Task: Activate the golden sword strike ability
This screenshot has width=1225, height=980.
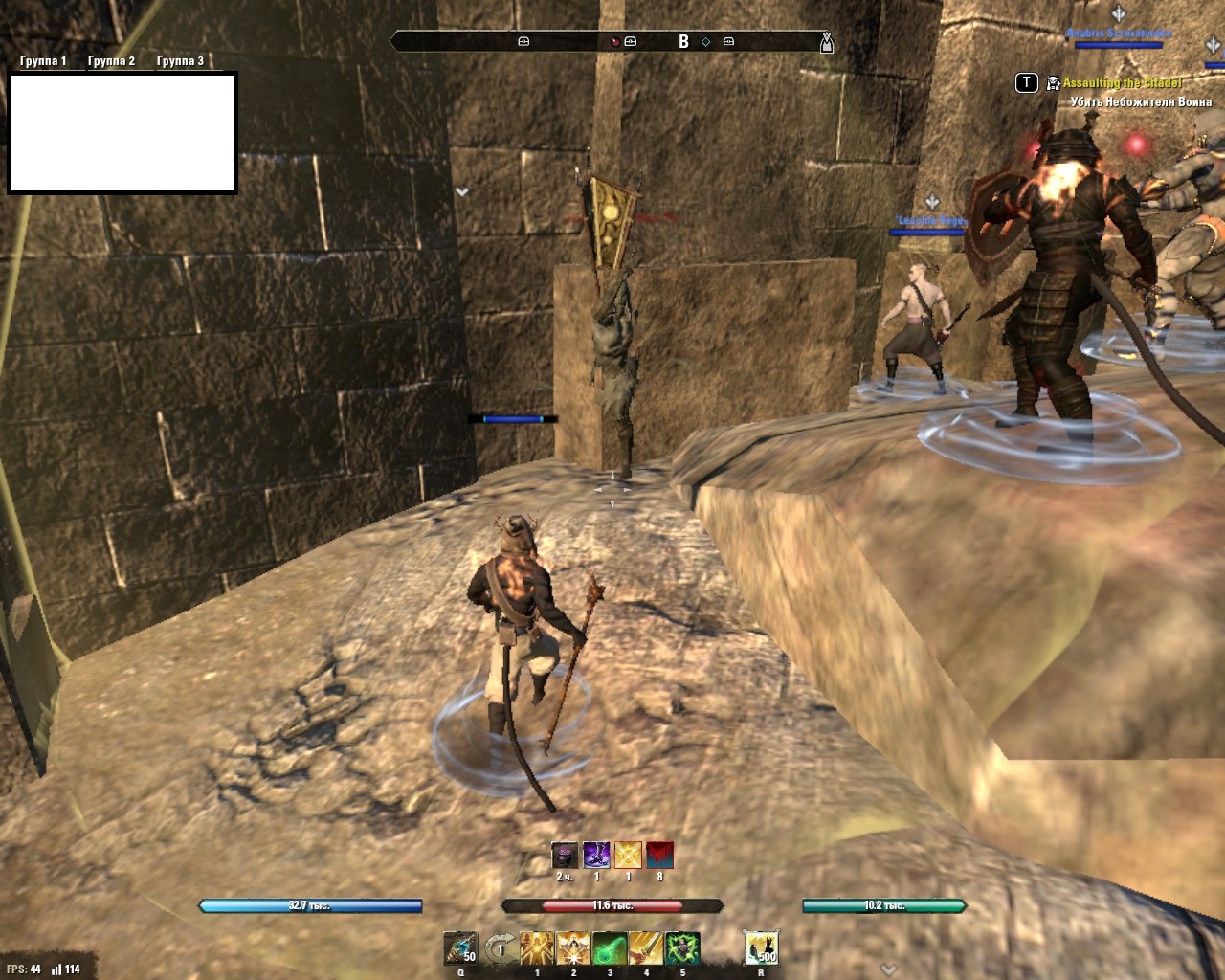Action: pyautogui.click(x=646, y=948)
